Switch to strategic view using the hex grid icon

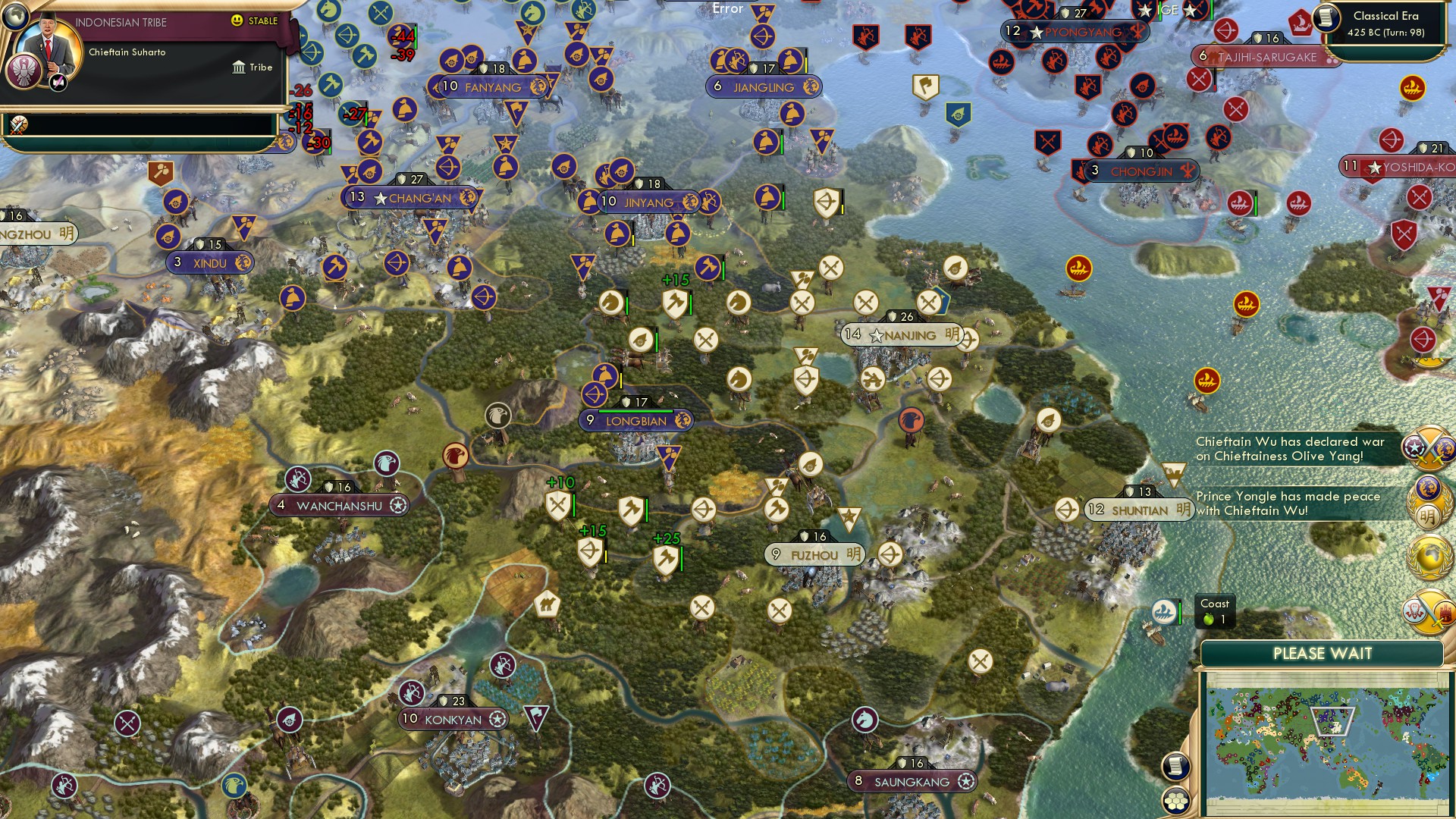[x=1175, y=801]
